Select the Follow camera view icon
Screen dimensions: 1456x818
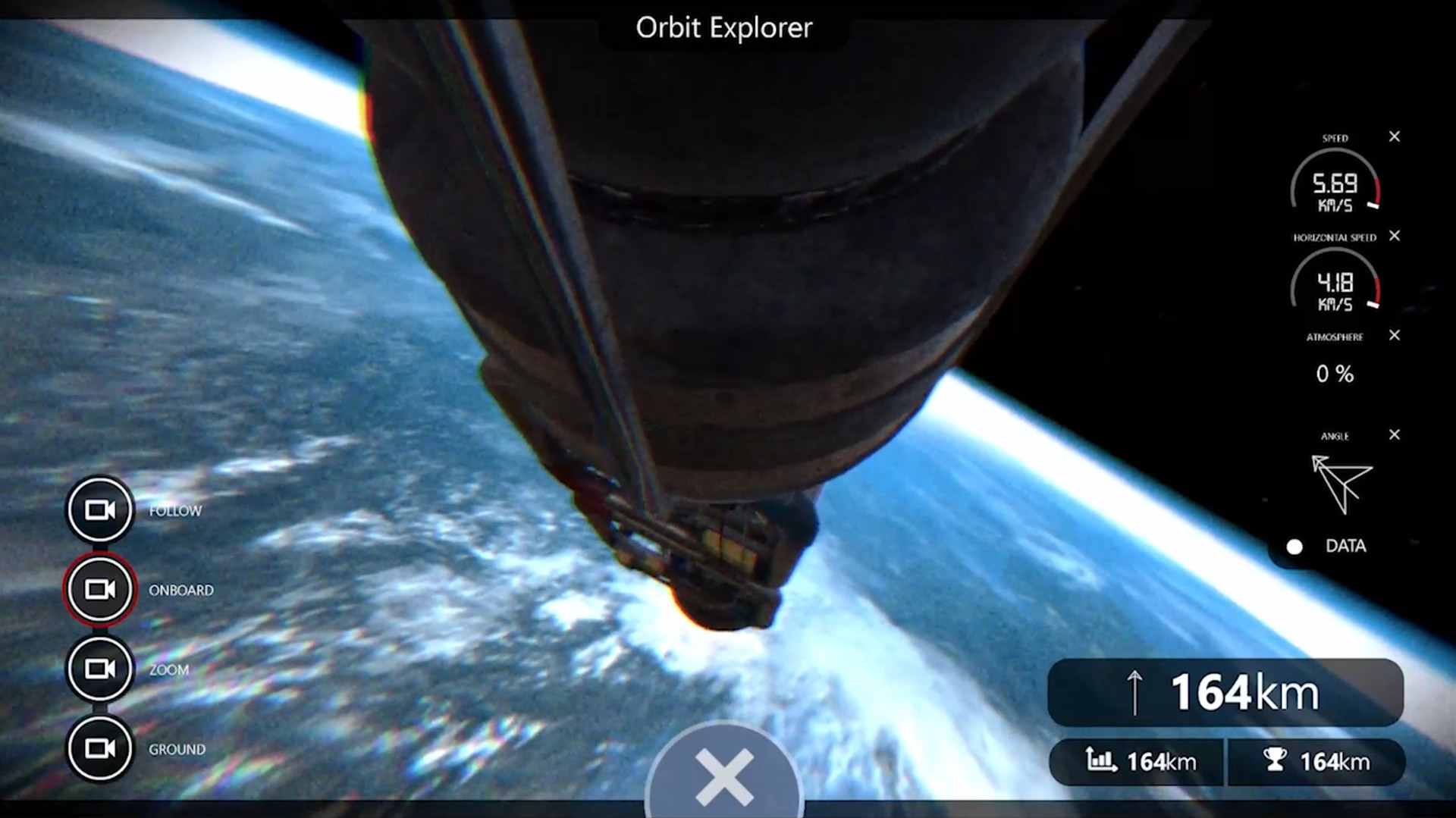[x=99, y=509]
